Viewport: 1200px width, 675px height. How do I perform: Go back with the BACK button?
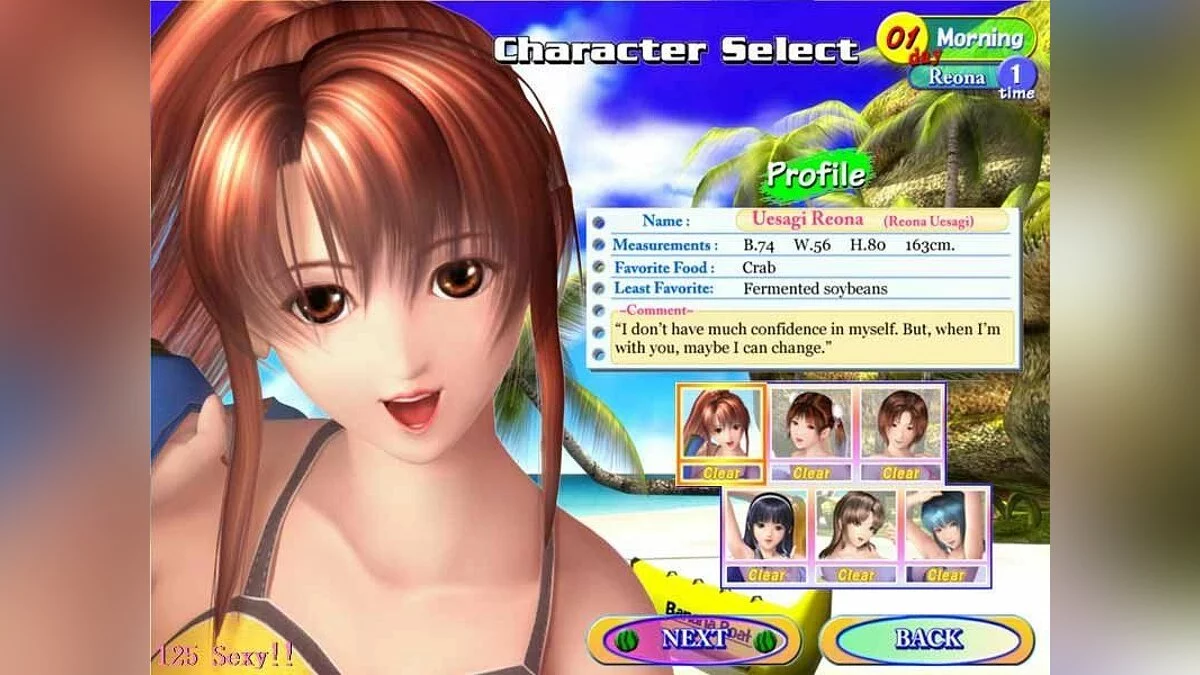point(927,640)
